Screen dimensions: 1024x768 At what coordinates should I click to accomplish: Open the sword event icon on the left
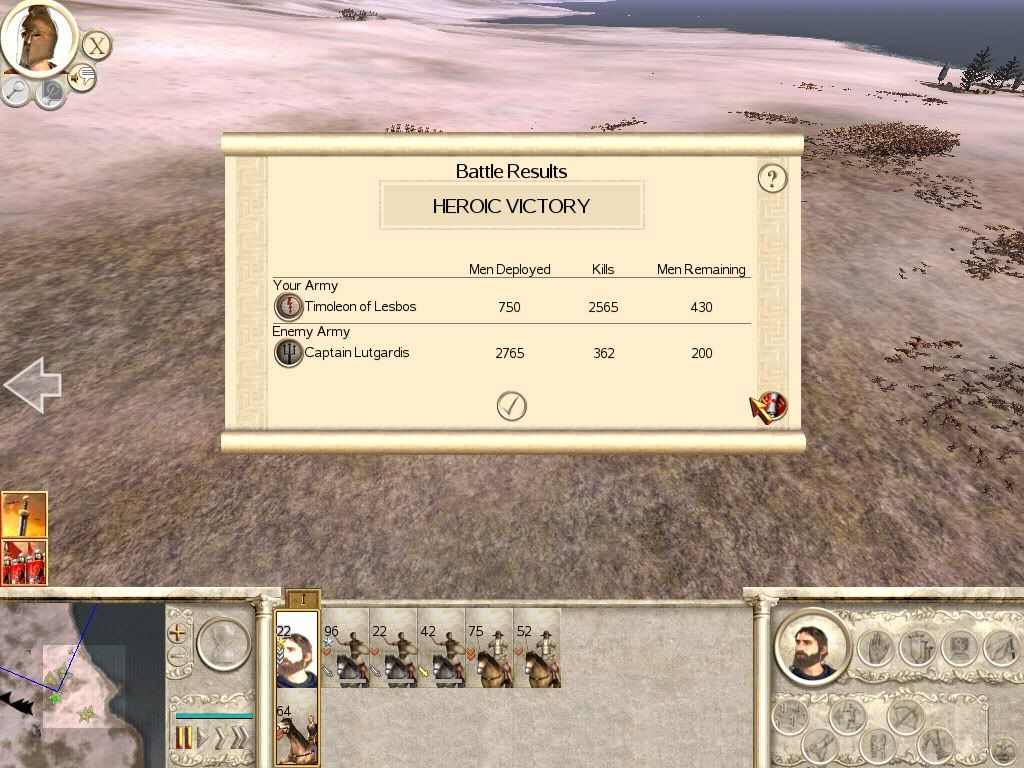pyautogui.click(x=24, y=514)
